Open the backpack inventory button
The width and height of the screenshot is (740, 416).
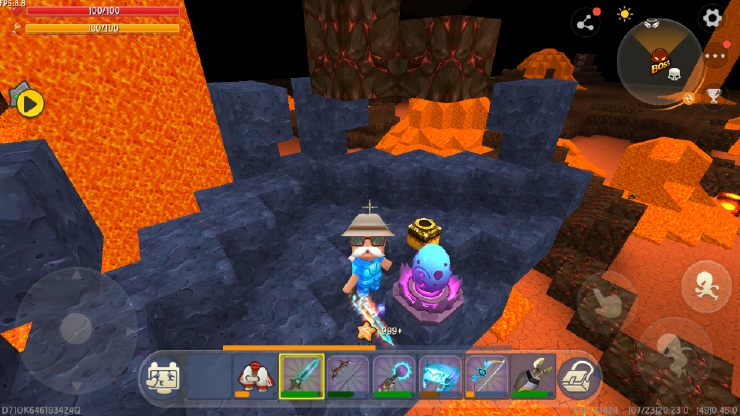coord(578,376)
